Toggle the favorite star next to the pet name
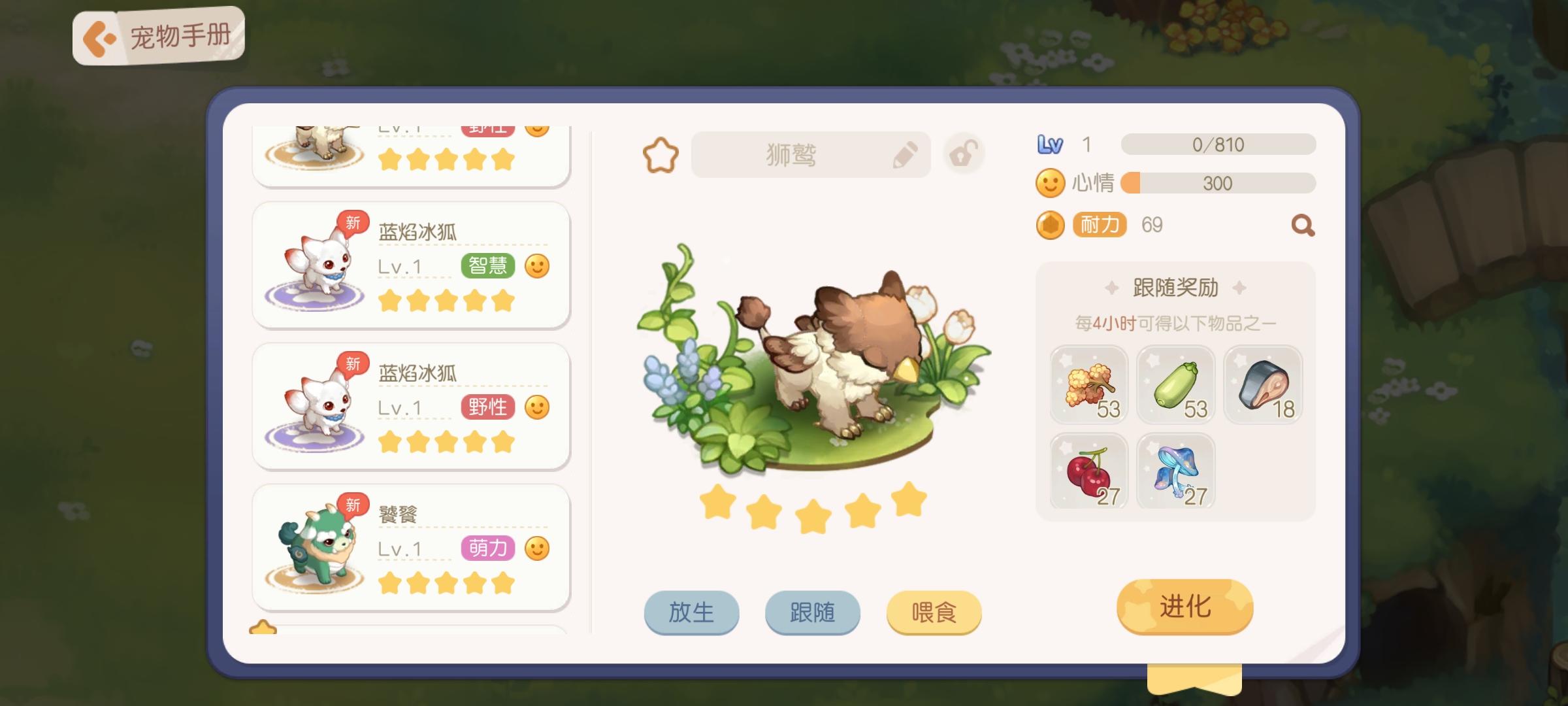The width and height of the screenshot is (1568, 706). tap(662, 154)
